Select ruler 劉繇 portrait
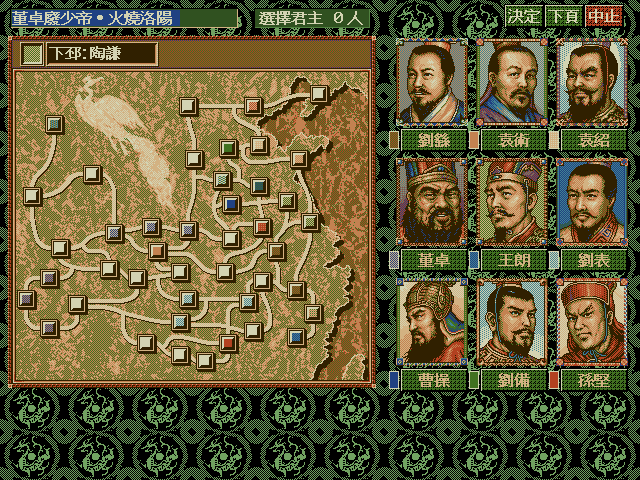 click(433, 84)
